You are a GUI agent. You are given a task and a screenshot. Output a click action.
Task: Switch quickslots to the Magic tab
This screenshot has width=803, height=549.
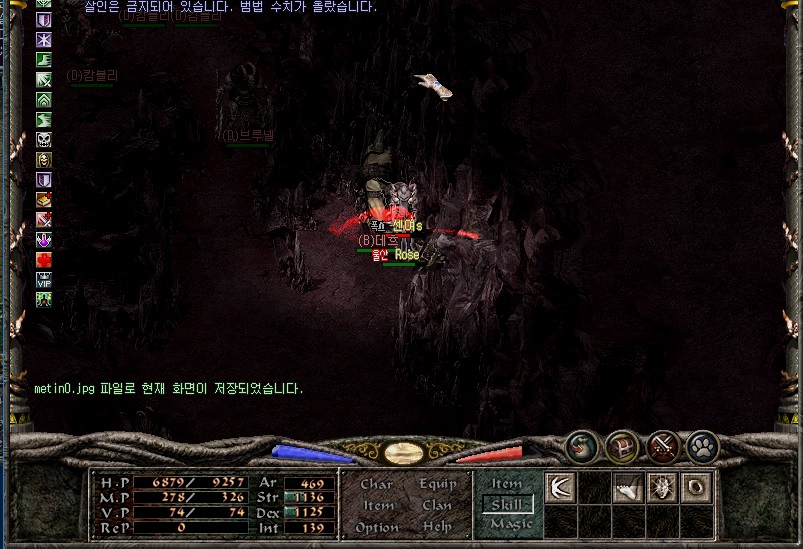point(511,524)
